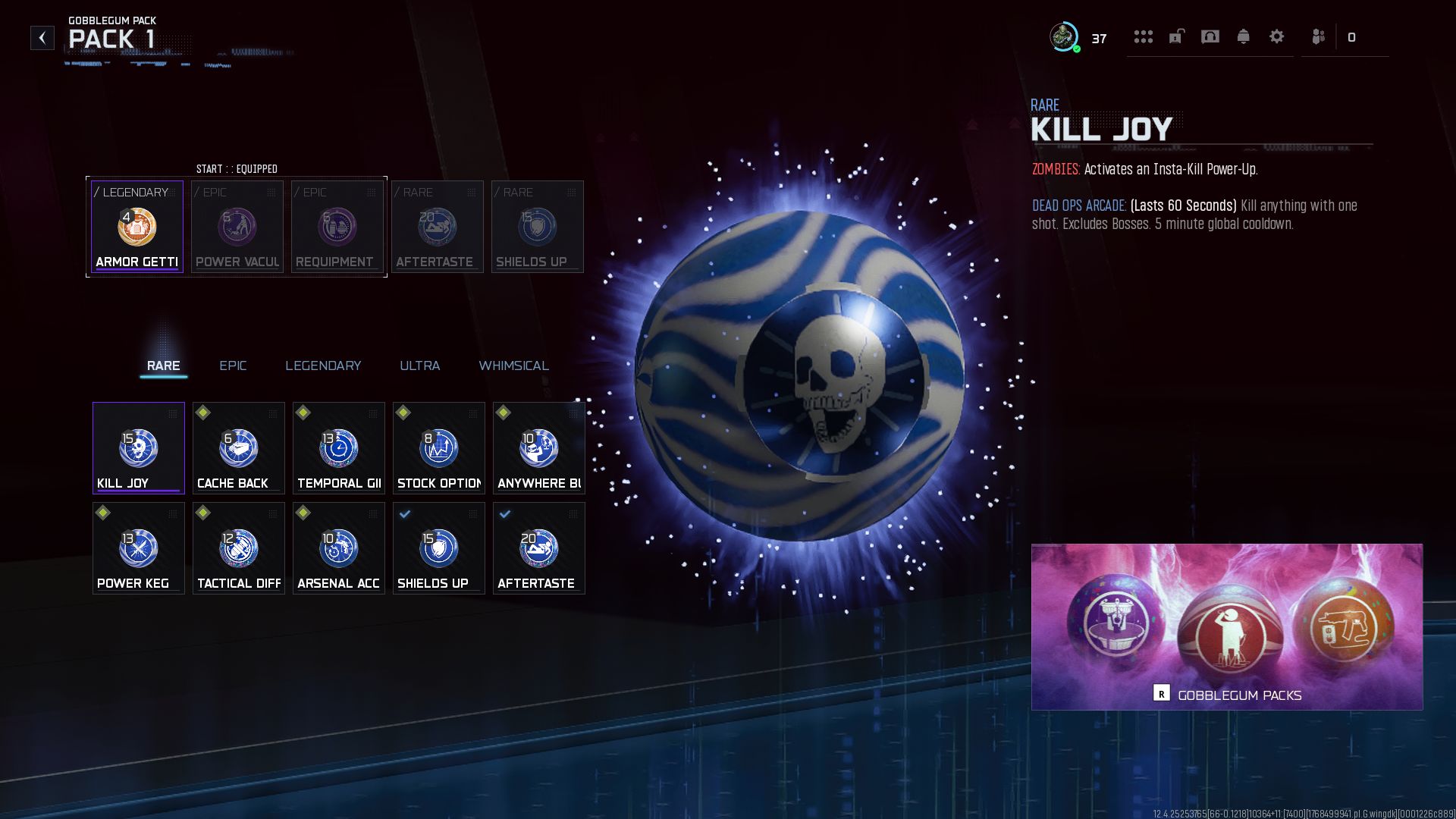Open the player profile avatar
1456x819 pixels.
[1064, 37]
